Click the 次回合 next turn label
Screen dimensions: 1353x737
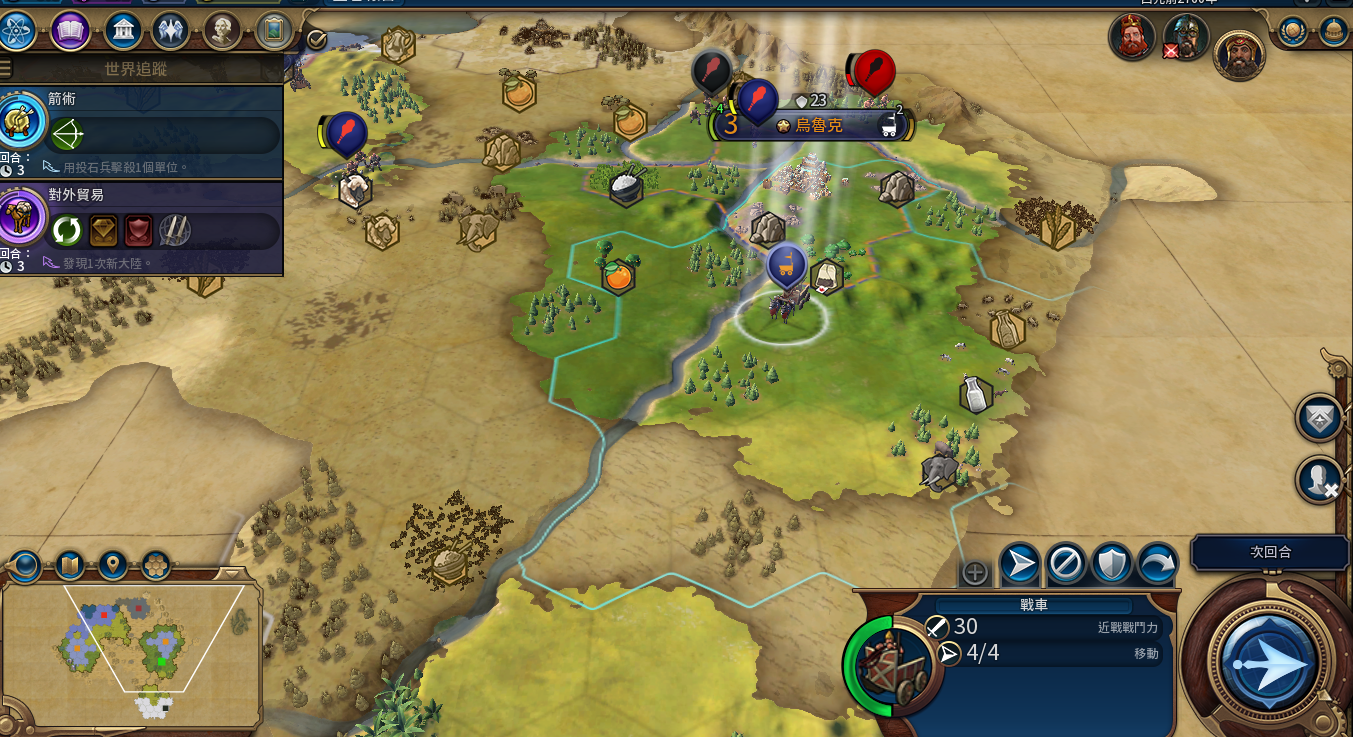pos(1270,552)
